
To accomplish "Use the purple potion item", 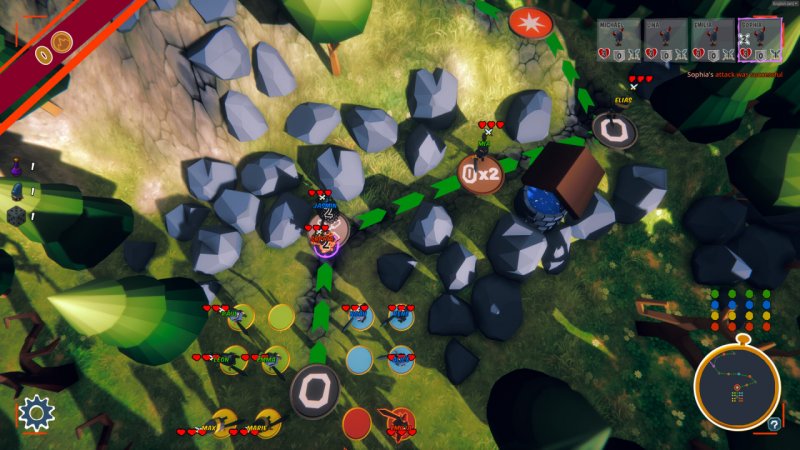I will tap(17, 166).
